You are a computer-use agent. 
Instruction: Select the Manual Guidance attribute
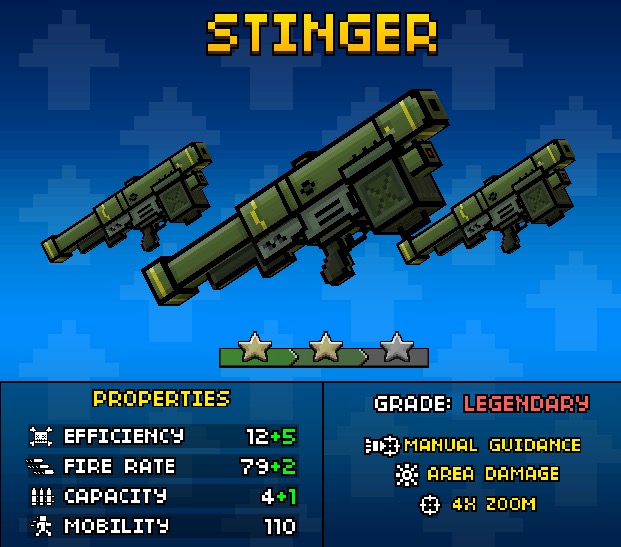[x=473, y=445]
